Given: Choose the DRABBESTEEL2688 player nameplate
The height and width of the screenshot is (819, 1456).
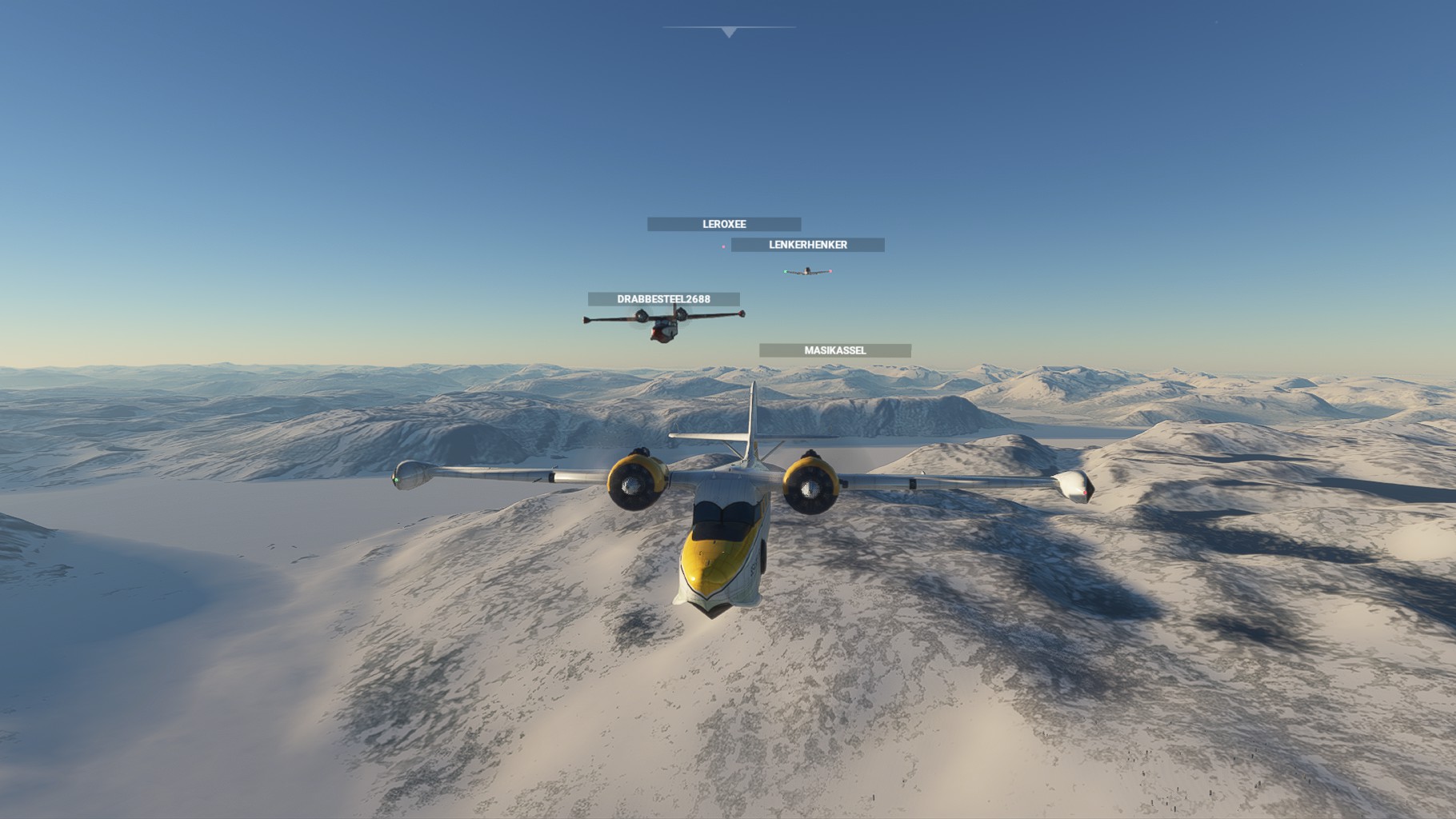Looking at the screenshot, I should click(x=663, y=299).
